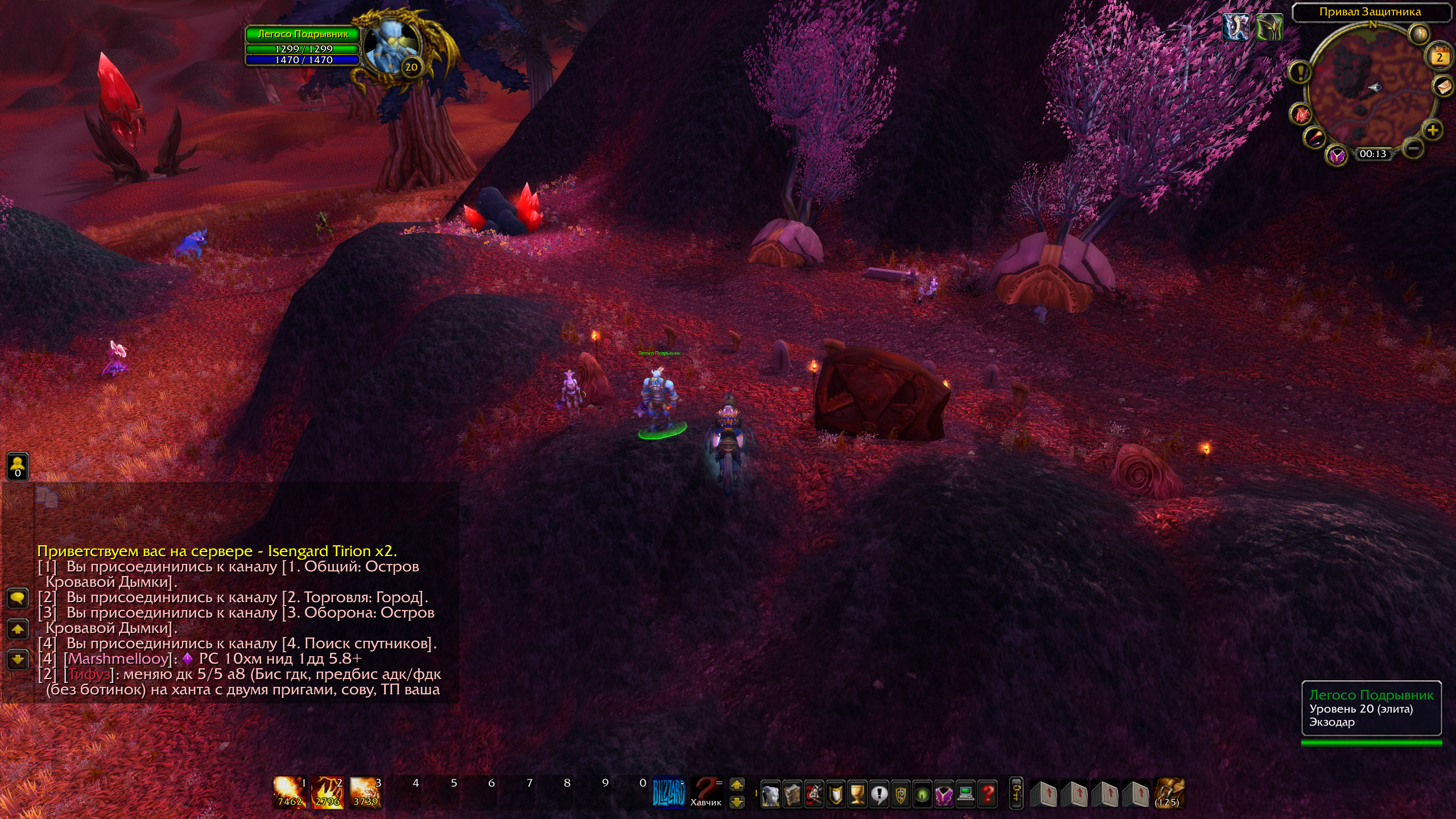
Task: Use the first action bar ability
Action: click(x=290, y=792)
